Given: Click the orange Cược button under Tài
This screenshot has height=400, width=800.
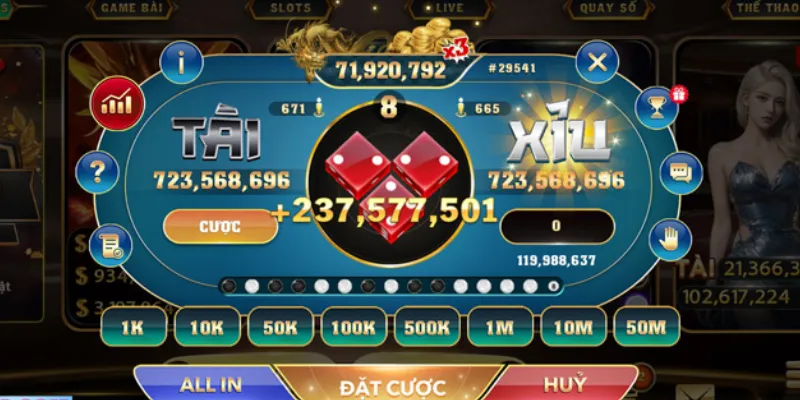Looking at the screenshot, I should coord(219,226).
